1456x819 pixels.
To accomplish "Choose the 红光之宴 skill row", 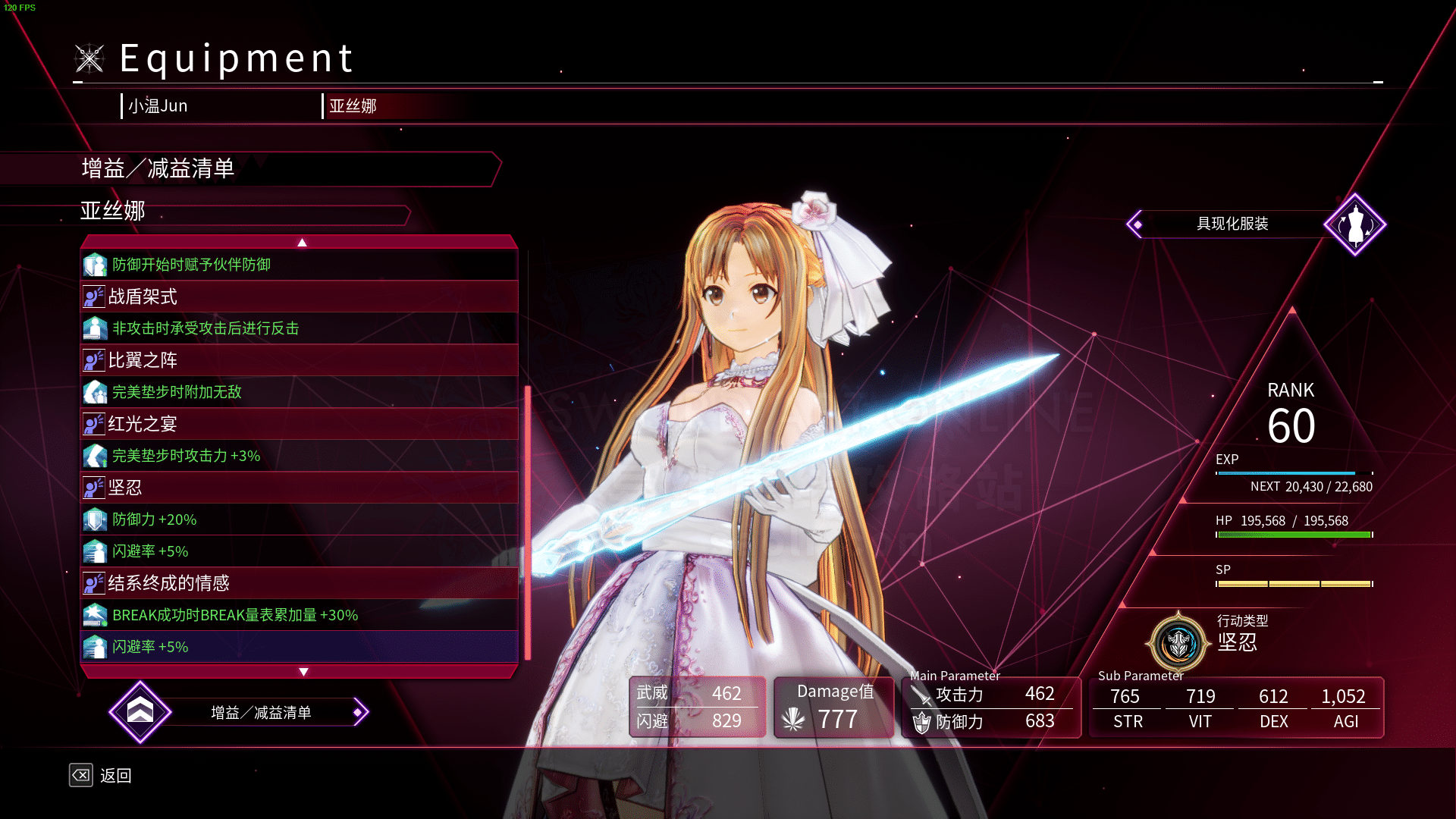I will (x=299, y=424).
